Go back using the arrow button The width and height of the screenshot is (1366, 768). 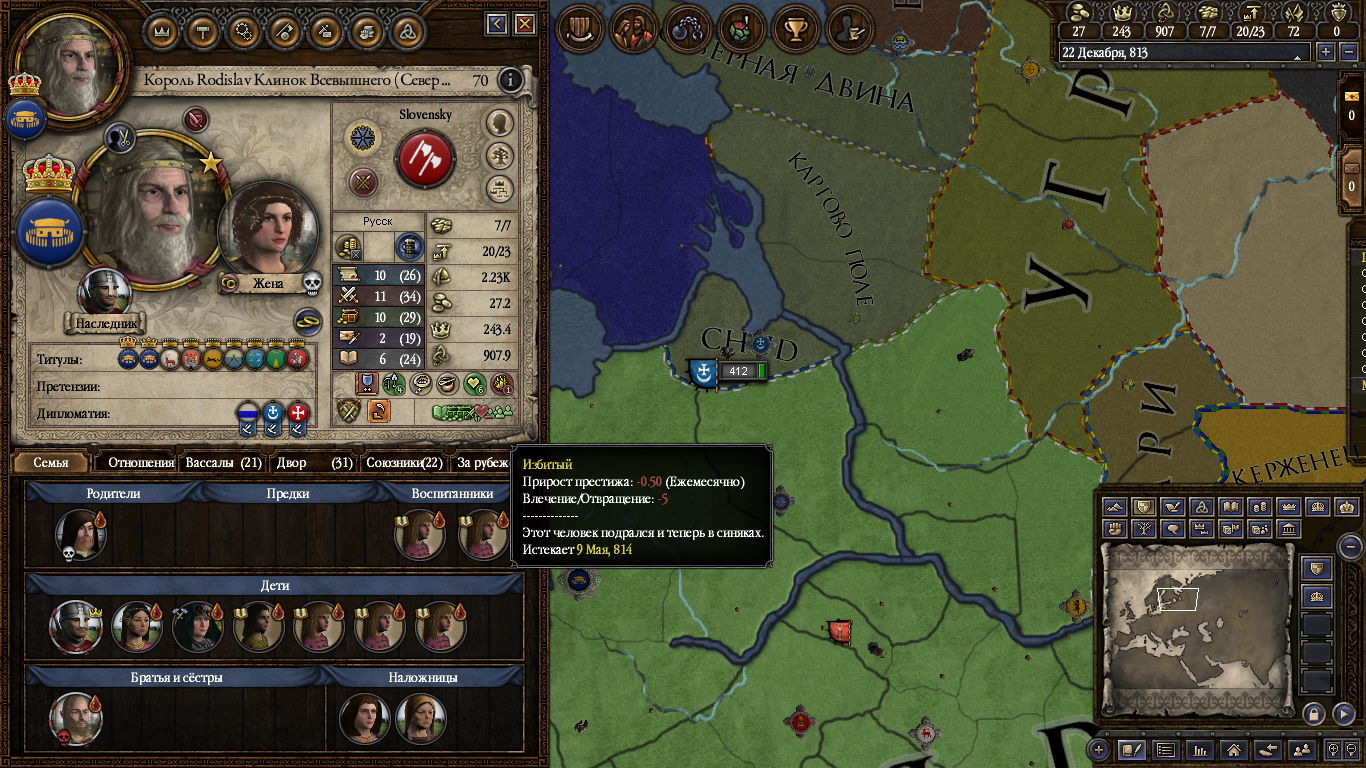[496, 24]
